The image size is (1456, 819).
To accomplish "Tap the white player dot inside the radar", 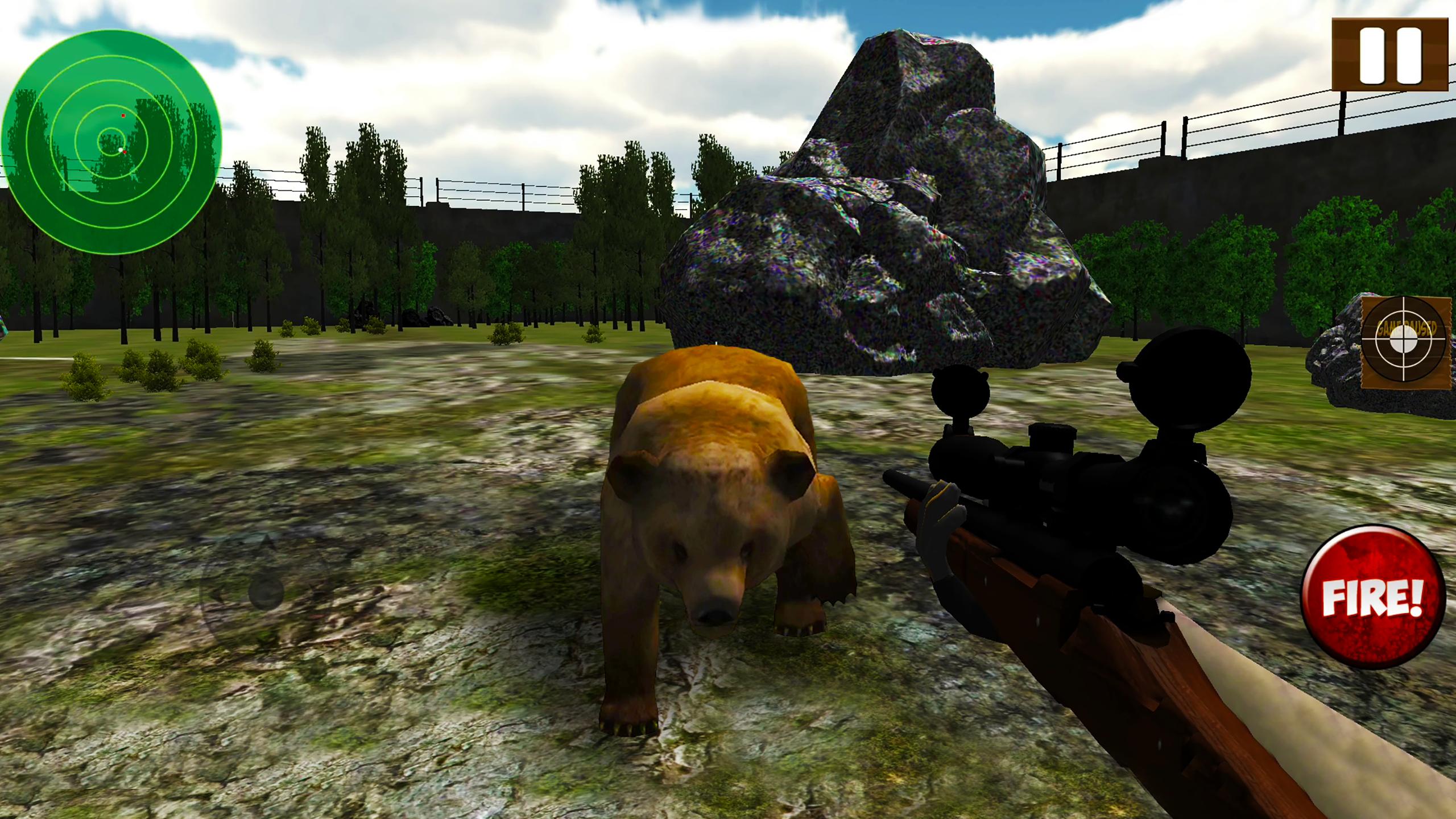I will 121,150.
